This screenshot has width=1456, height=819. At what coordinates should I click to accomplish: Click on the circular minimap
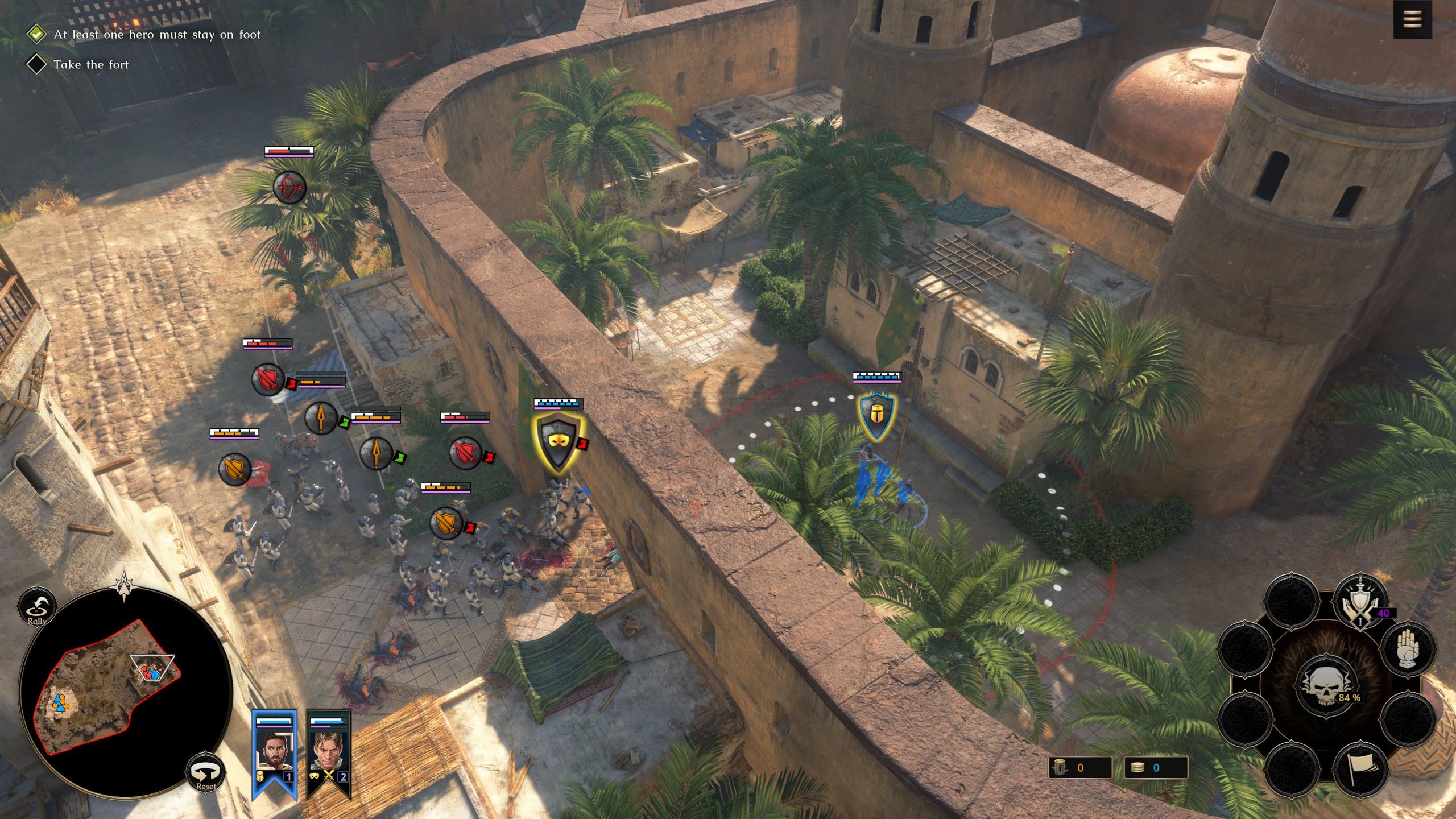tap(124, 694)
